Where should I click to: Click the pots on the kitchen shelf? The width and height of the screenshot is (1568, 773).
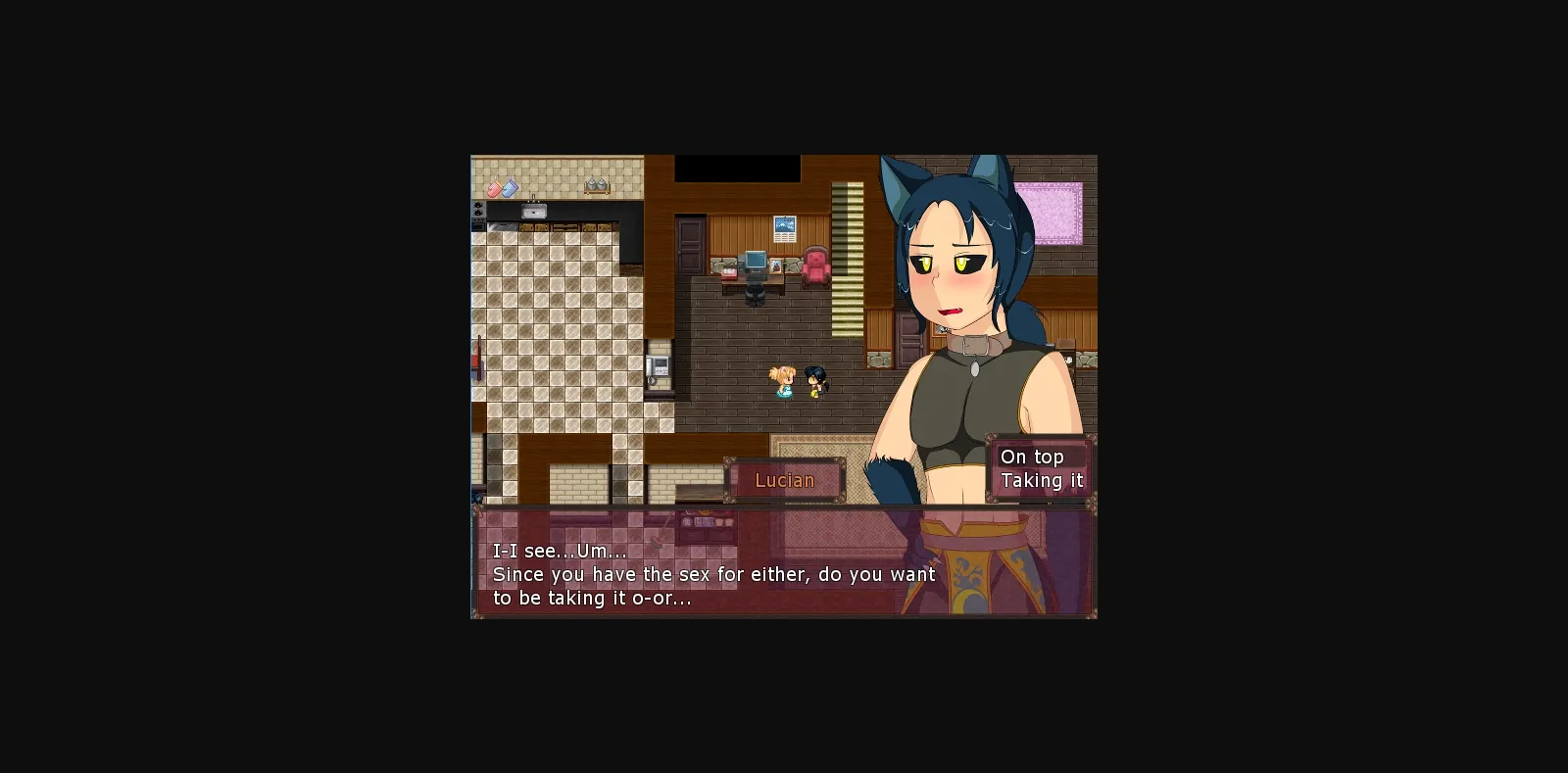click(x=598, y=185)
